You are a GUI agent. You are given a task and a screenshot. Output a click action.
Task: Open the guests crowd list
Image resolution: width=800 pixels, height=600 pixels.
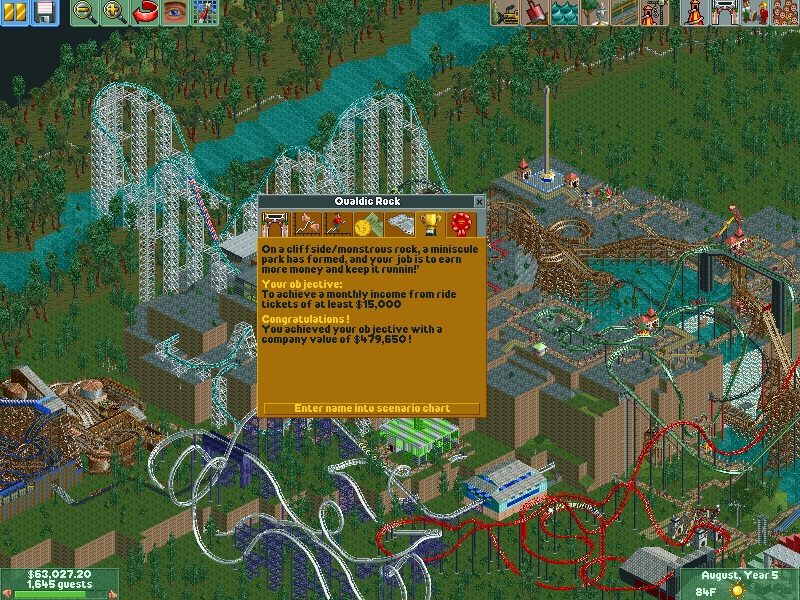pyautogui.click(x=783, y=13)
